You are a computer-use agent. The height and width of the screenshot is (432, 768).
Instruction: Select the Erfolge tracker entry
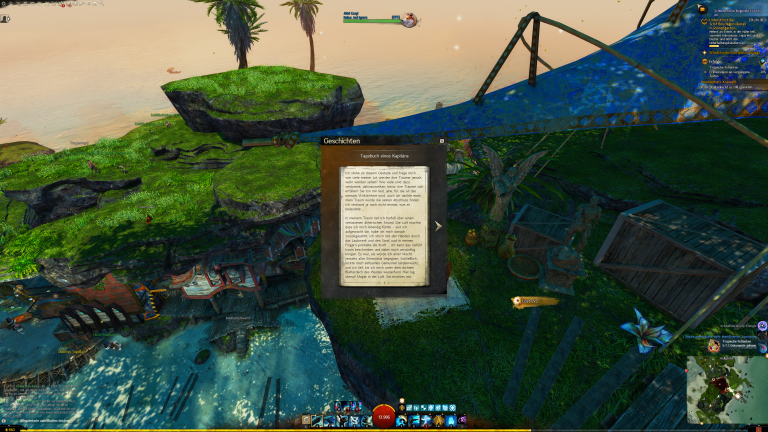[x=712, y=59]
